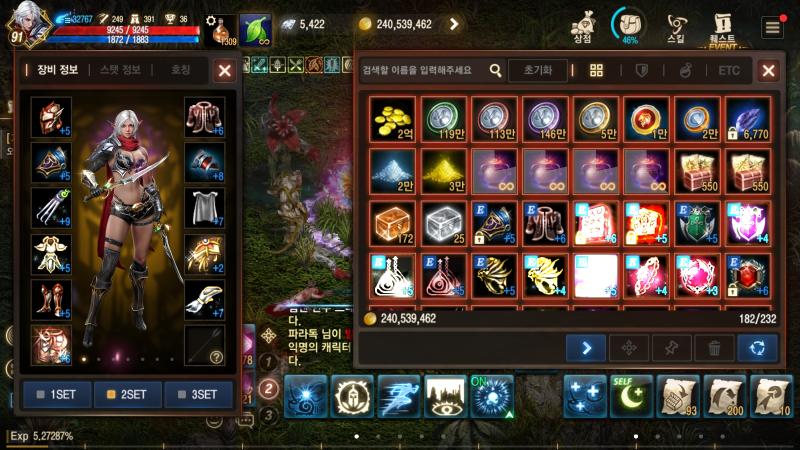800x450 pixels.
Task: Open the 퀘스트 quest menu
Action: [722, 25]
